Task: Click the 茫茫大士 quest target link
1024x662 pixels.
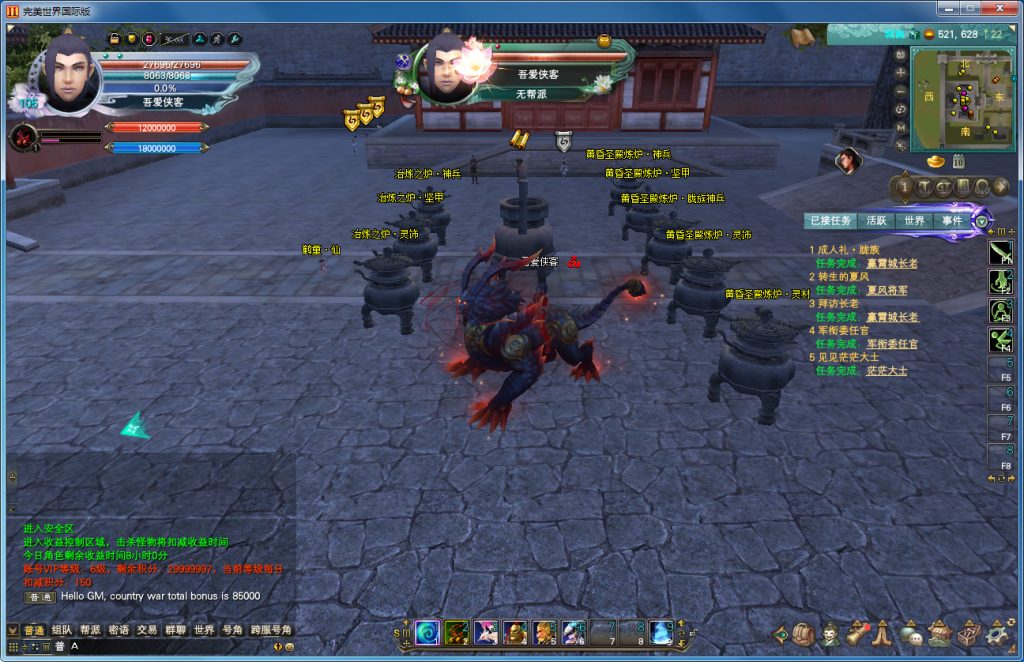Action: tap(886, 370)
